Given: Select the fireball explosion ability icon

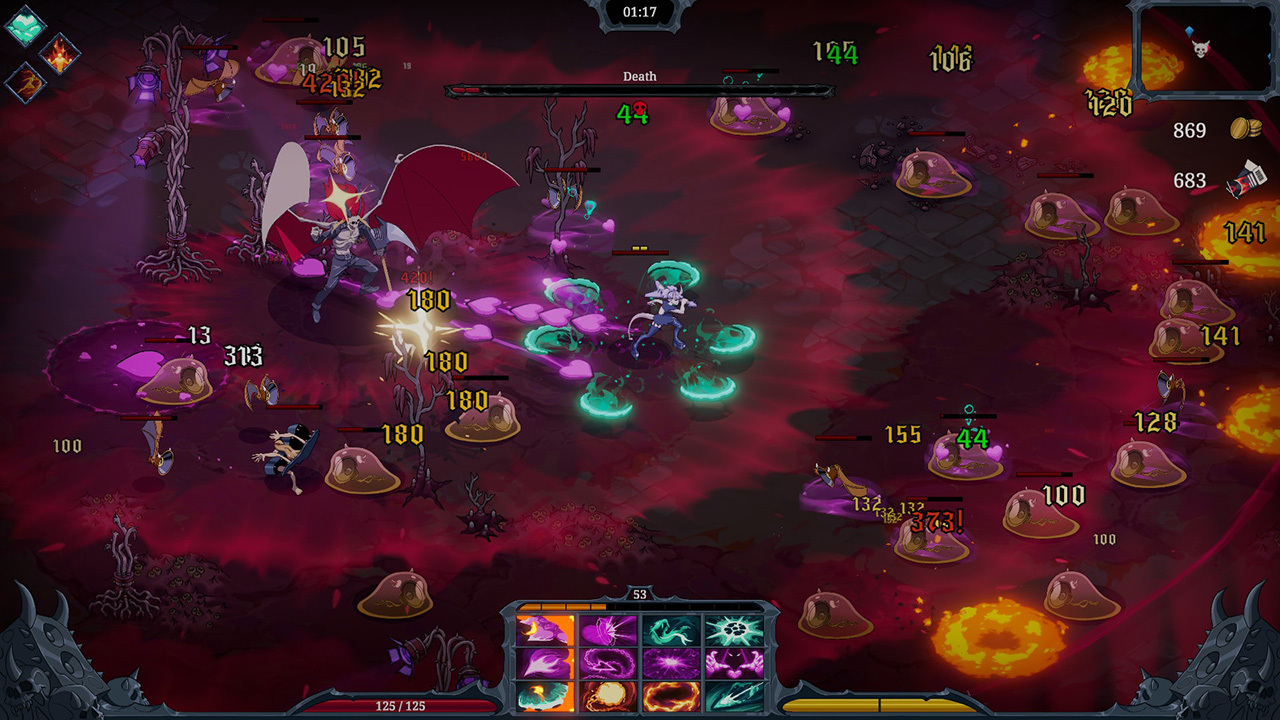Looking at the screenshot, I should tap(608, 697).
